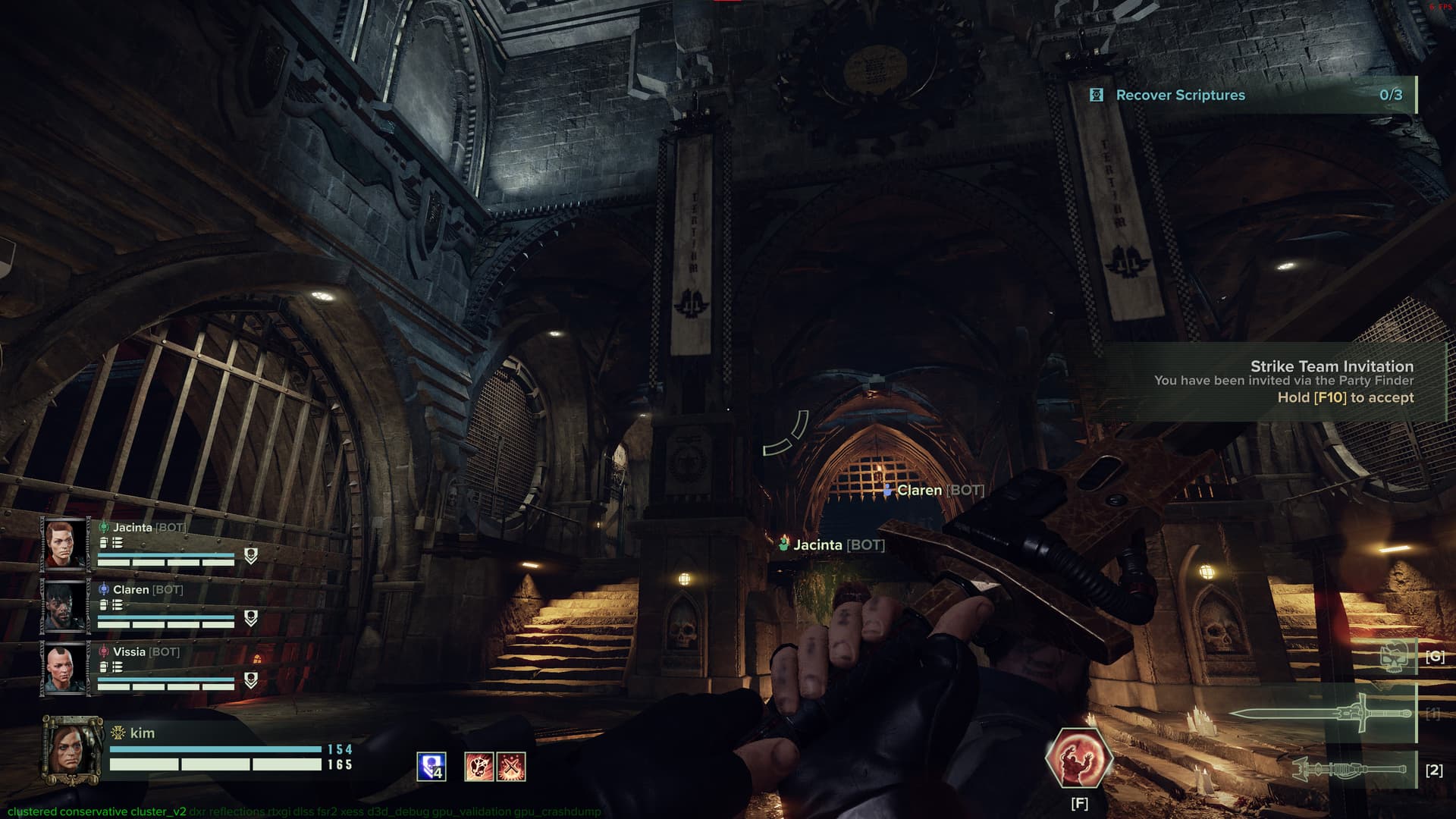Activate the red hexagonal combat ability icon
1456x819 pixels.
pos(1078,759)
